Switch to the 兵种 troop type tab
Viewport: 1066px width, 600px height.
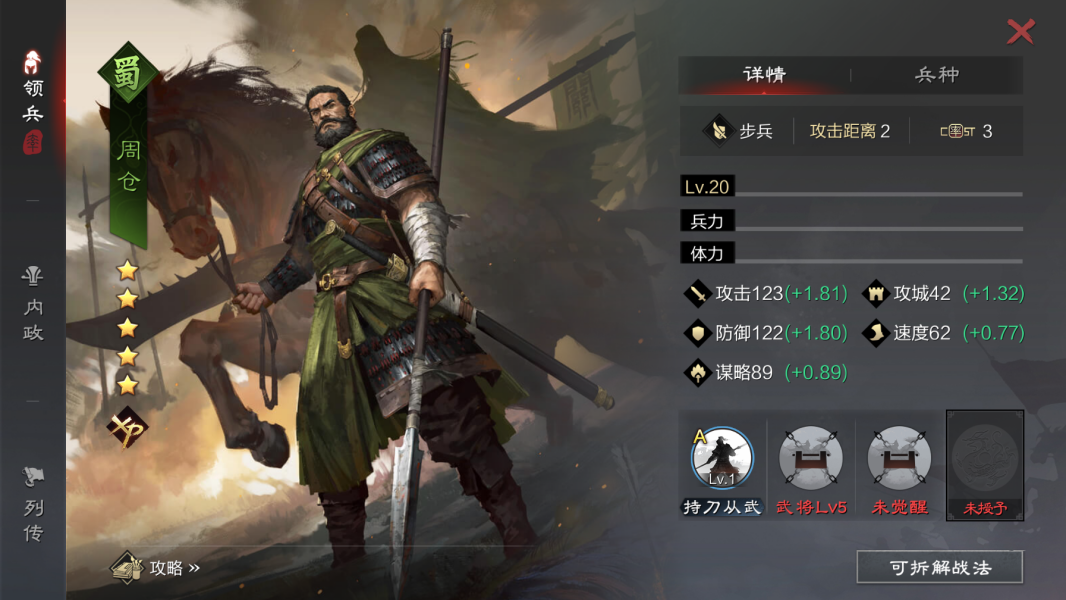pyautogui.click(x=937, y=75)
